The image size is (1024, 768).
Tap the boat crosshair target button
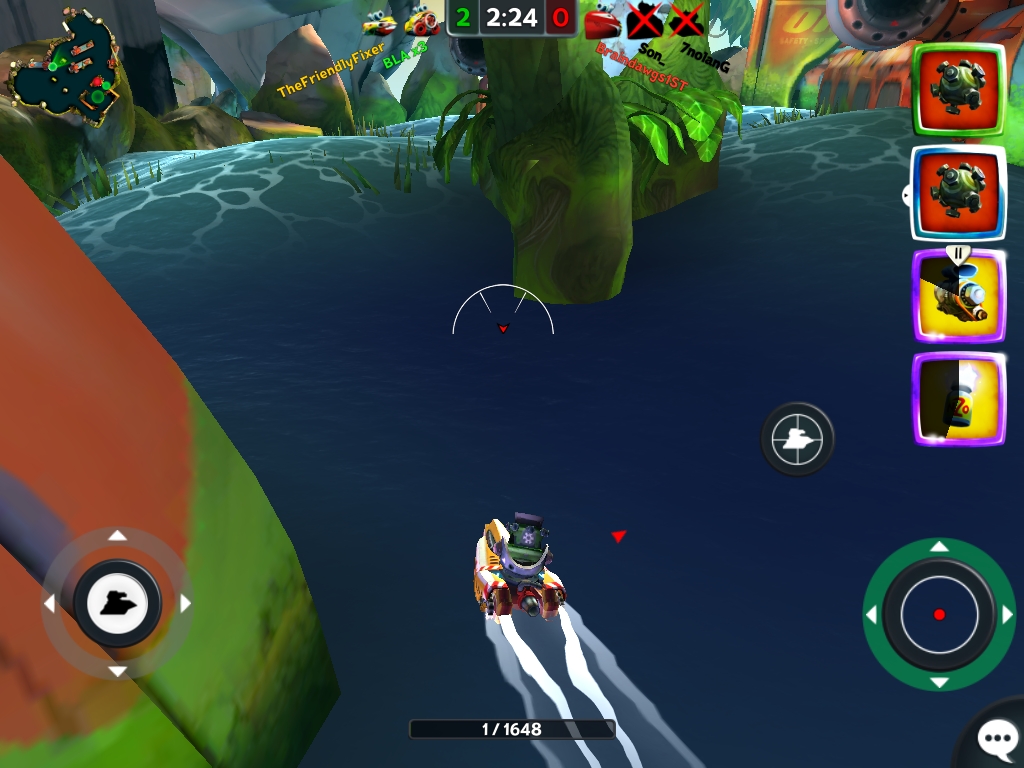tap(797, 438)
